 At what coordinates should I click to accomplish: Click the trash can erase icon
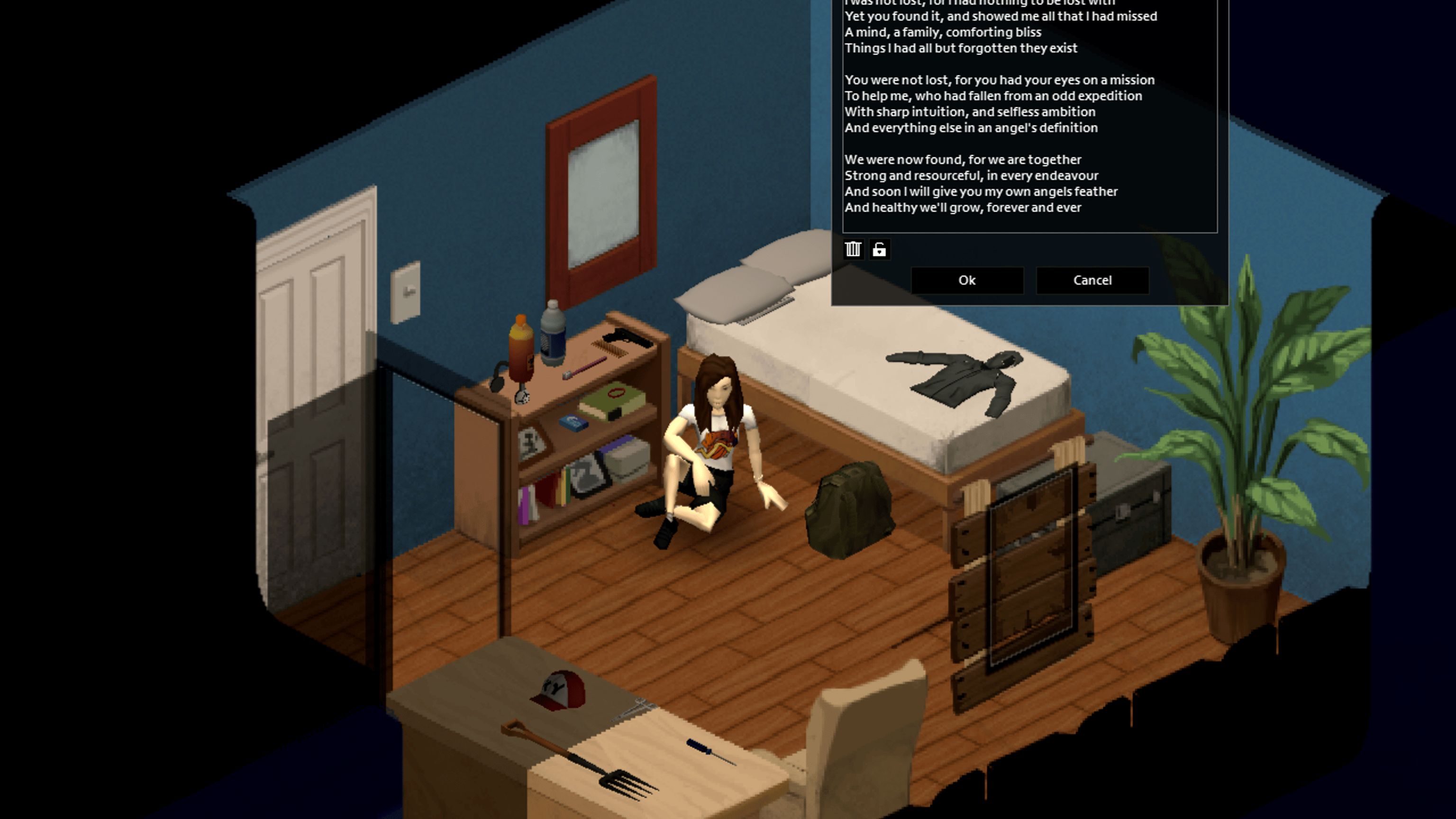coord(853,249)
